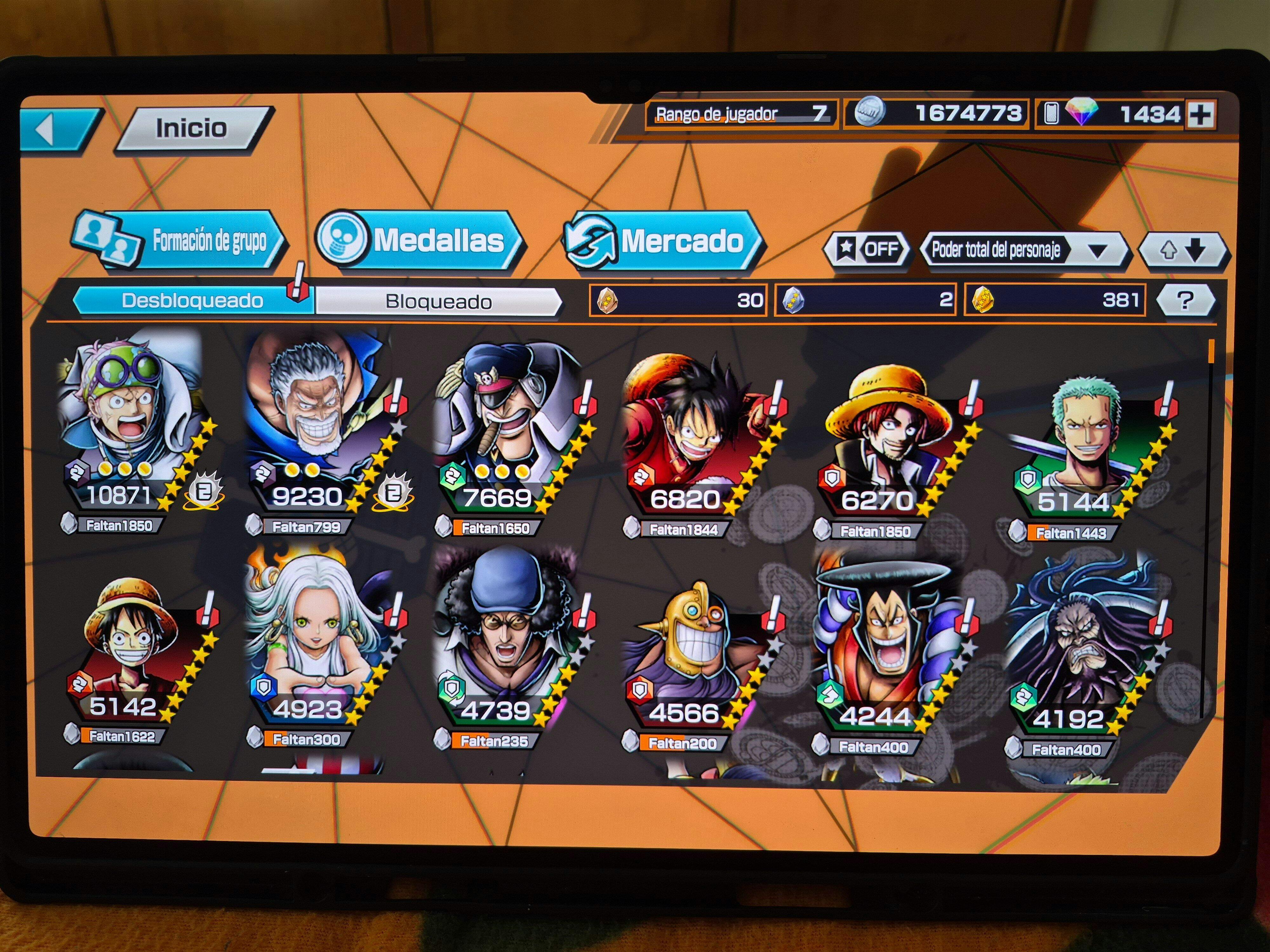
Task: Return to Inicio home screen
Action: 192,129
